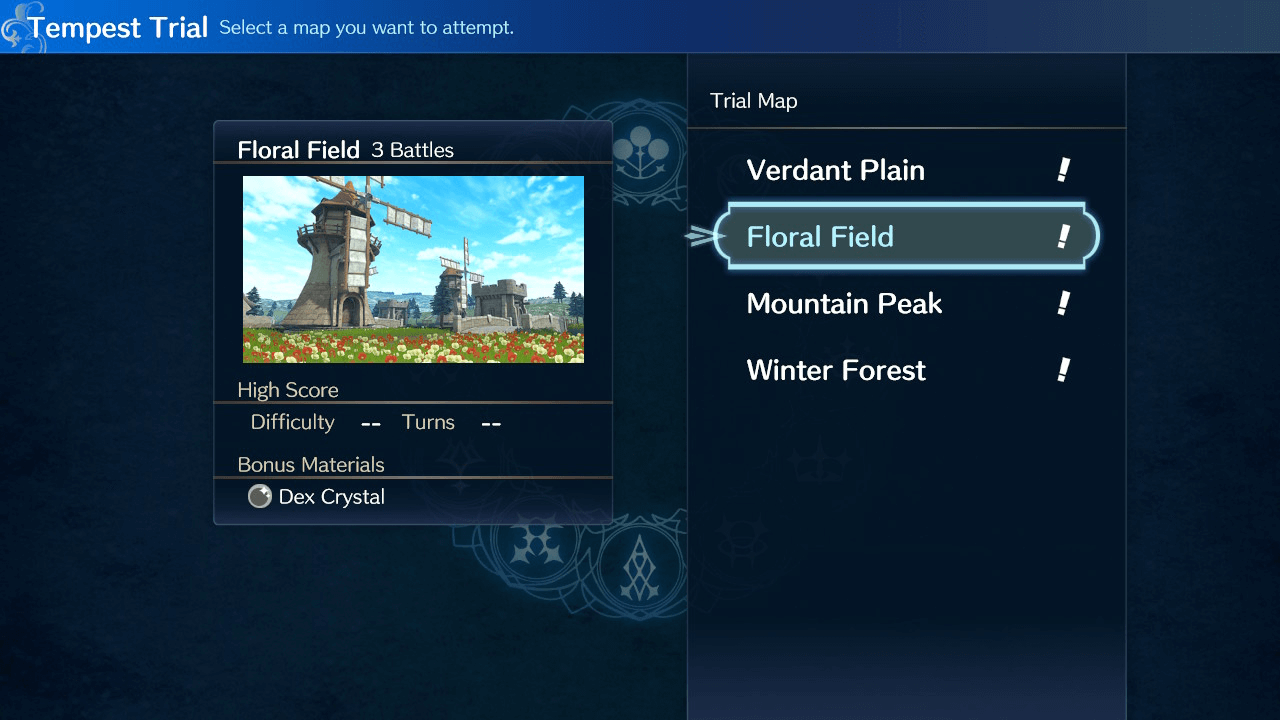
Task: Click the Trial Map panel header
Action: point(754,100)
